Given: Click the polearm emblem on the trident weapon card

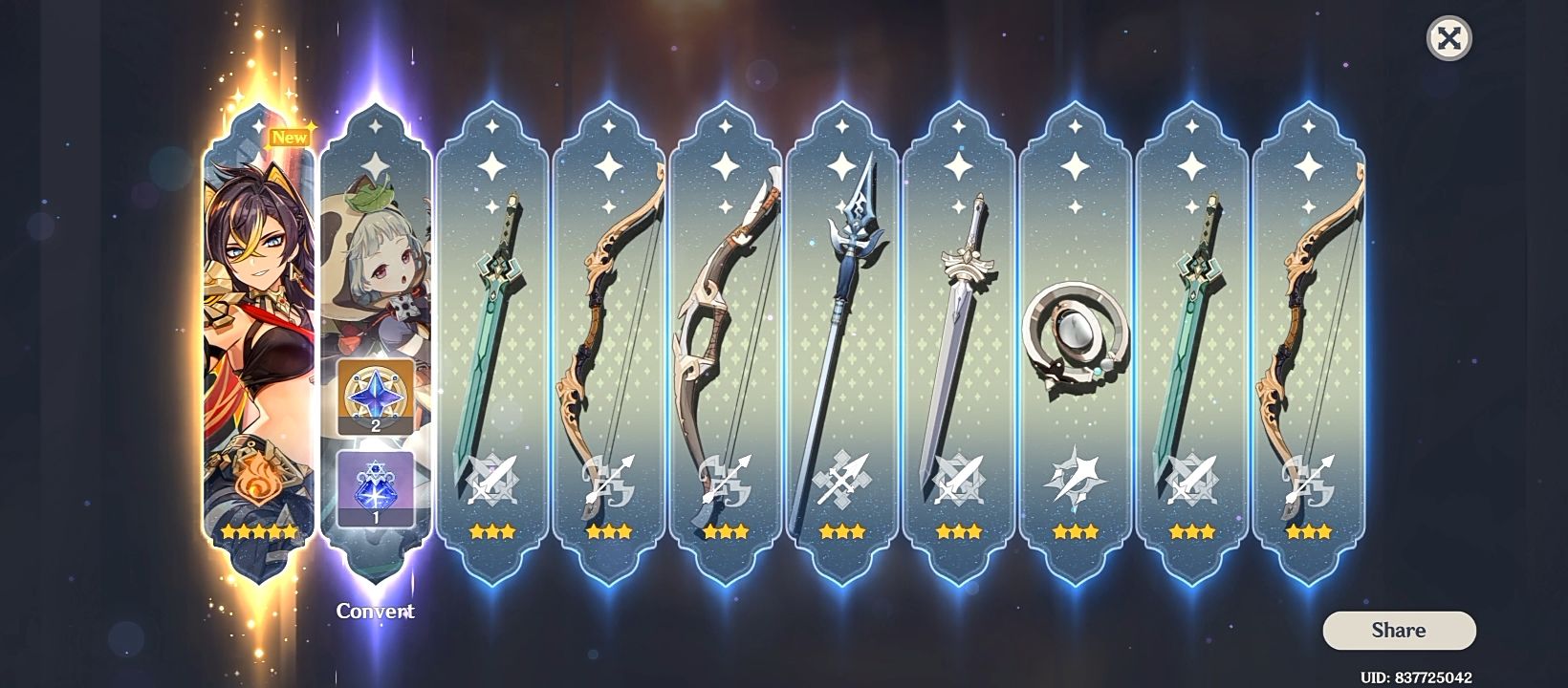Looking at the screenshot, I should point(841,479).
